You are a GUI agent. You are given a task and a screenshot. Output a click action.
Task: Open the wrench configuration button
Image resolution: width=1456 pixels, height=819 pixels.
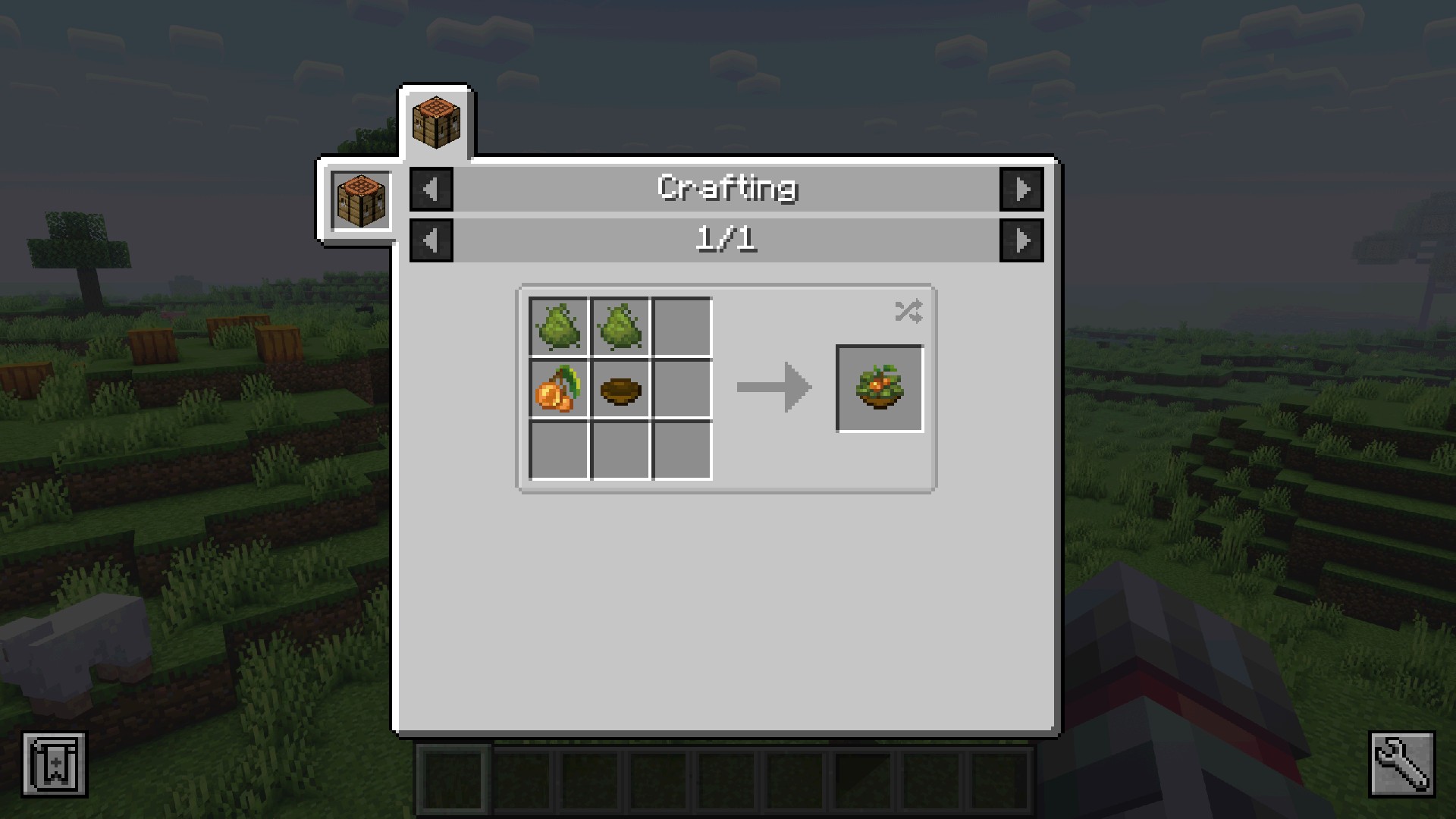[1401, 764]
